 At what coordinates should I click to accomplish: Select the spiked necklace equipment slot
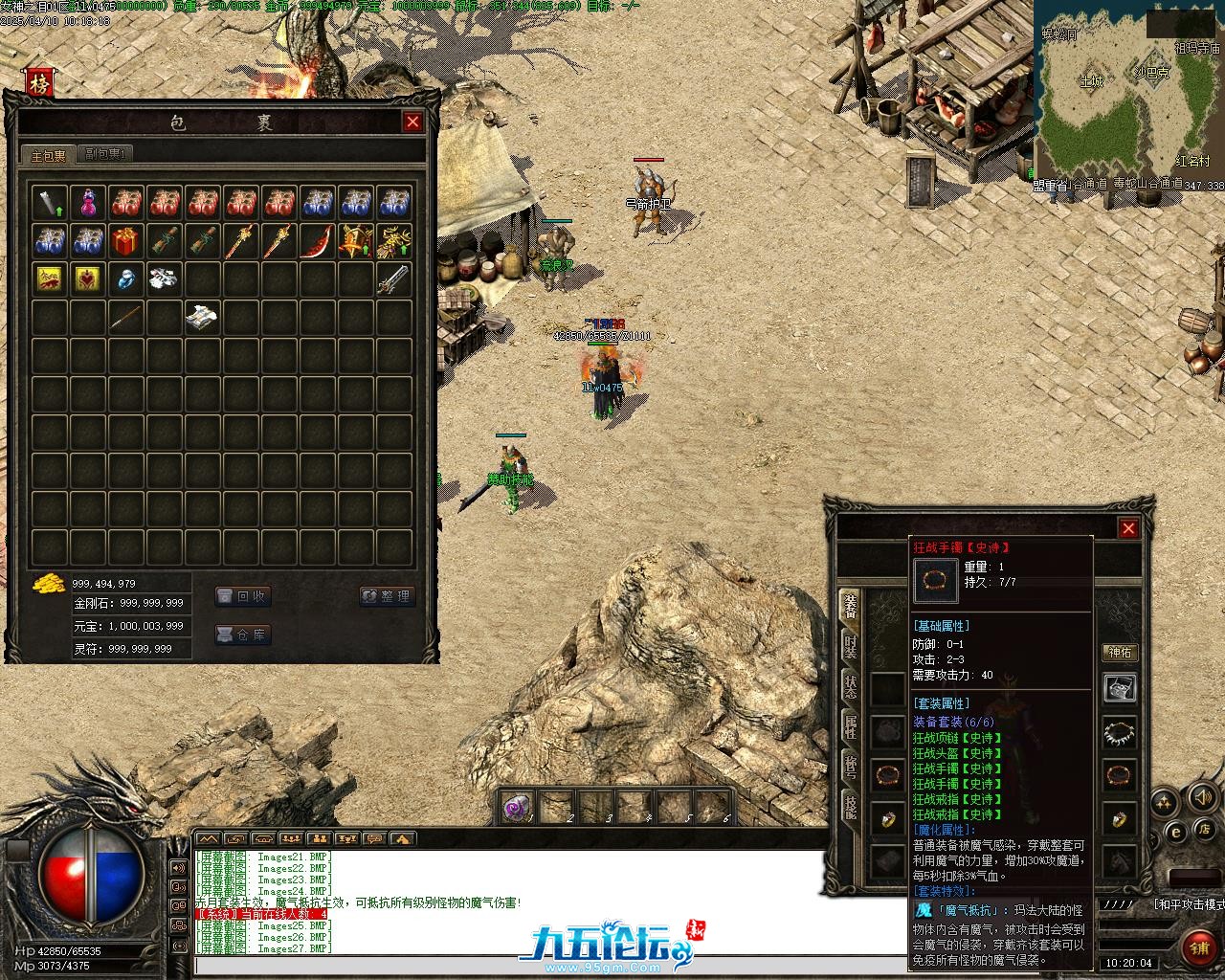tap(1119, 732)
